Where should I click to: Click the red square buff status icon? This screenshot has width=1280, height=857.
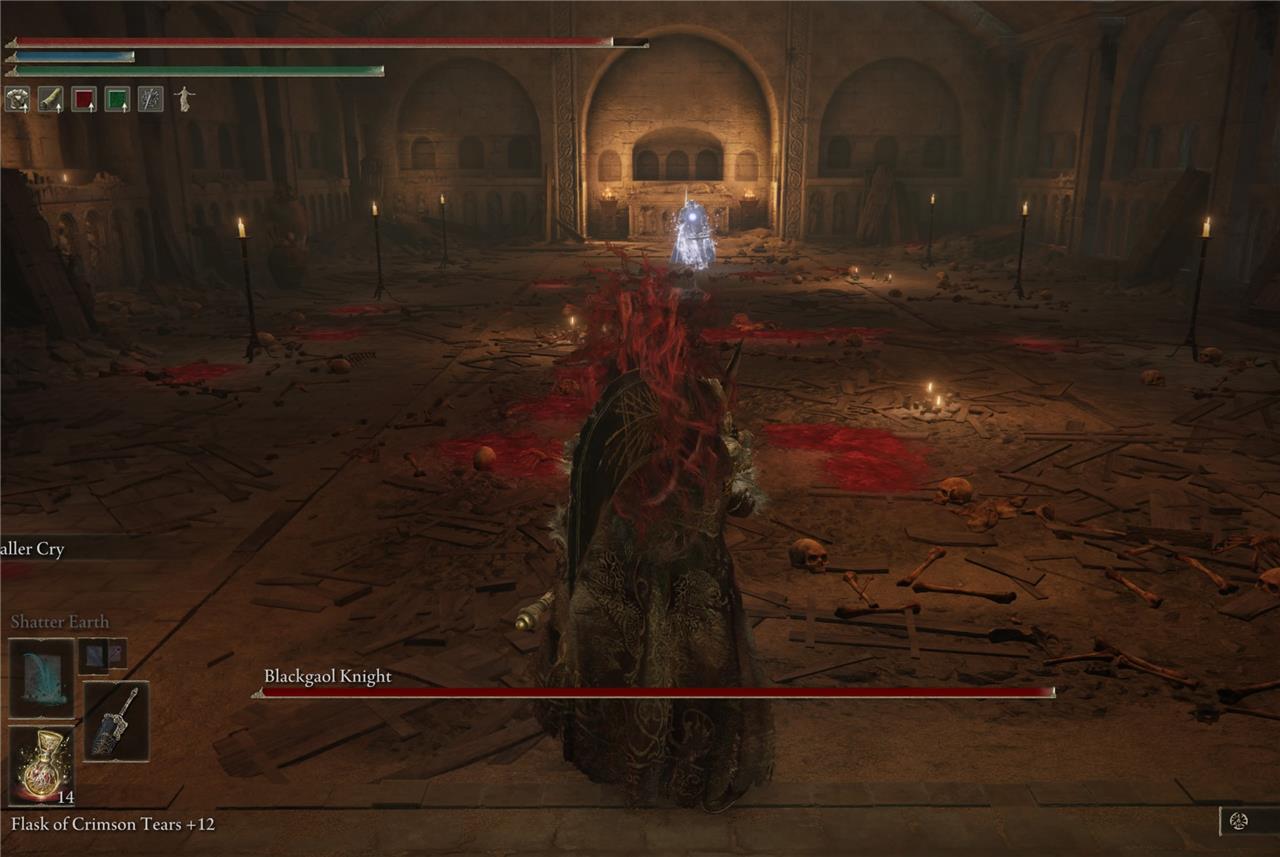84,99
